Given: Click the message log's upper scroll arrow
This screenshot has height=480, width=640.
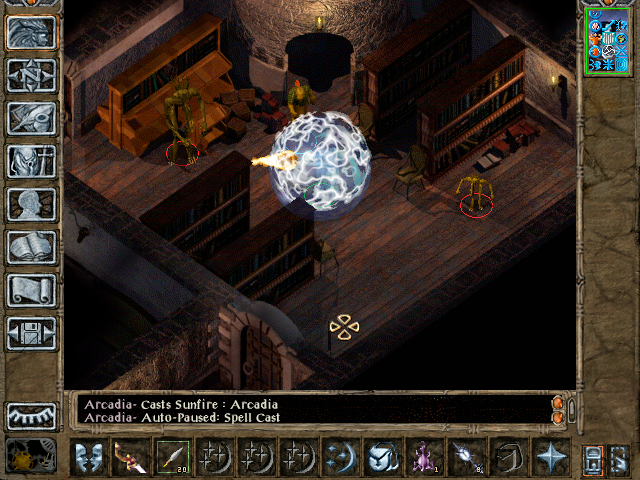Looking at the screenshot, I should tap(557, 403).
